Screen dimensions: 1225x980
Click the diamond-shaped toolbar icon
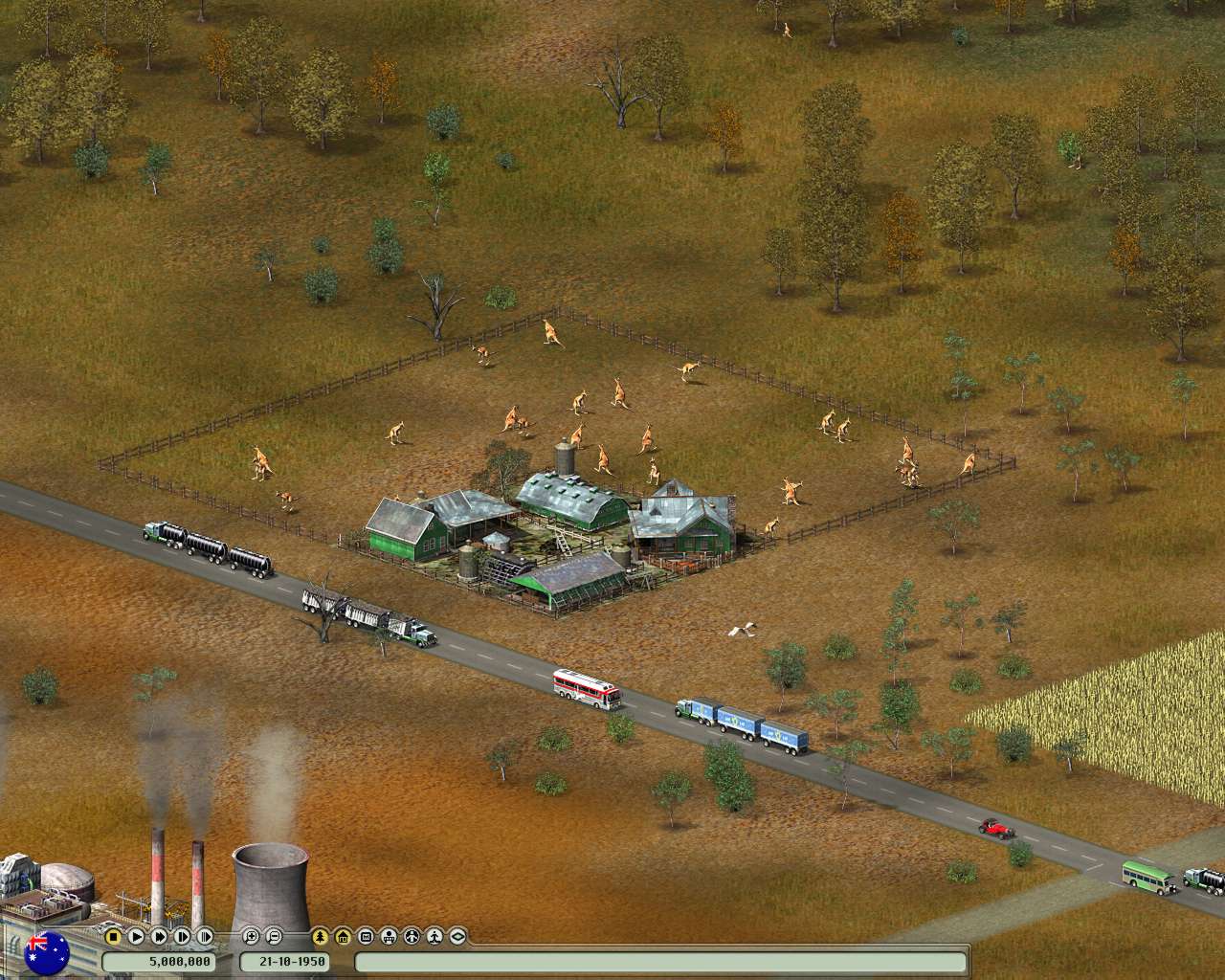(x=458, y=937)
